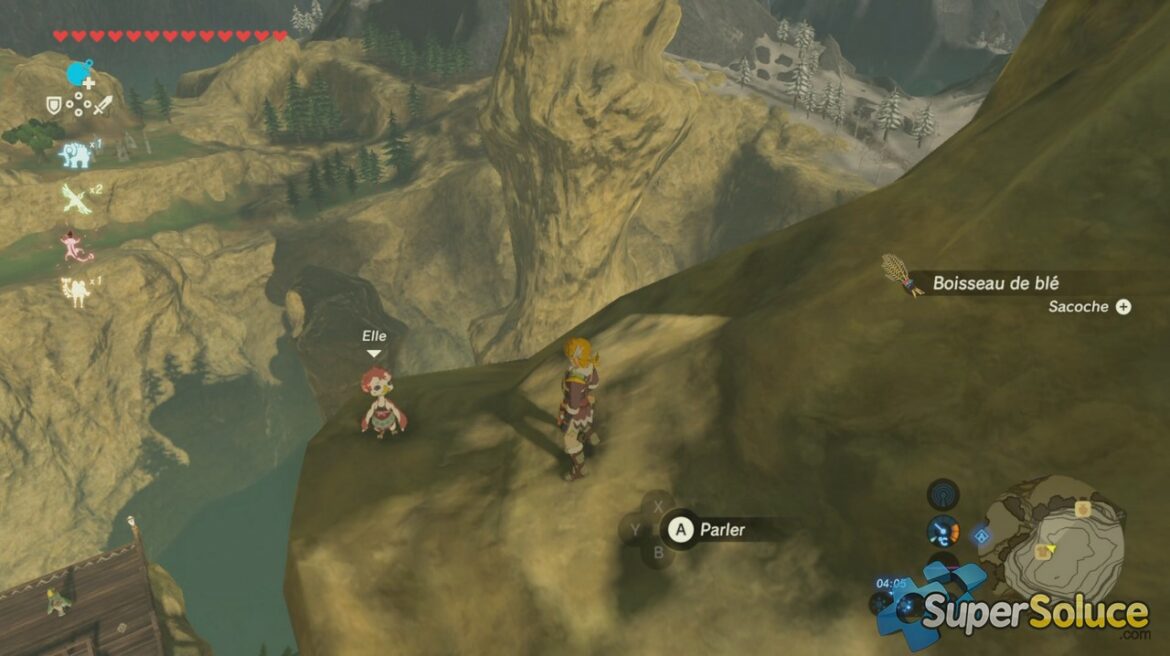
Task: Activate the Vah Naboris camel champion ability
Action: click(74, 290)
